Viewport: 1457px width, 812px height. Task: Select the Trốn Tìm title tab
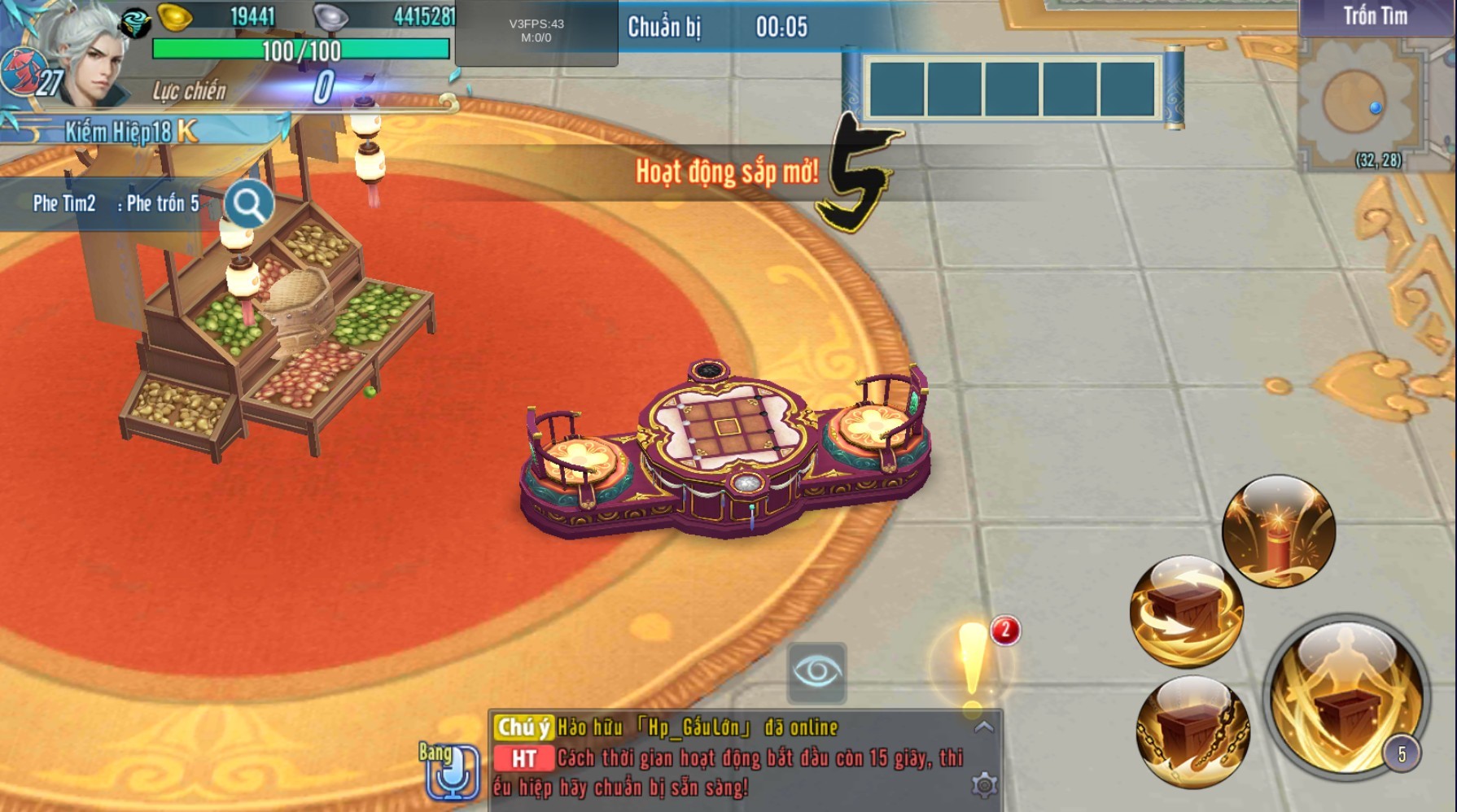pos(1375,17)
